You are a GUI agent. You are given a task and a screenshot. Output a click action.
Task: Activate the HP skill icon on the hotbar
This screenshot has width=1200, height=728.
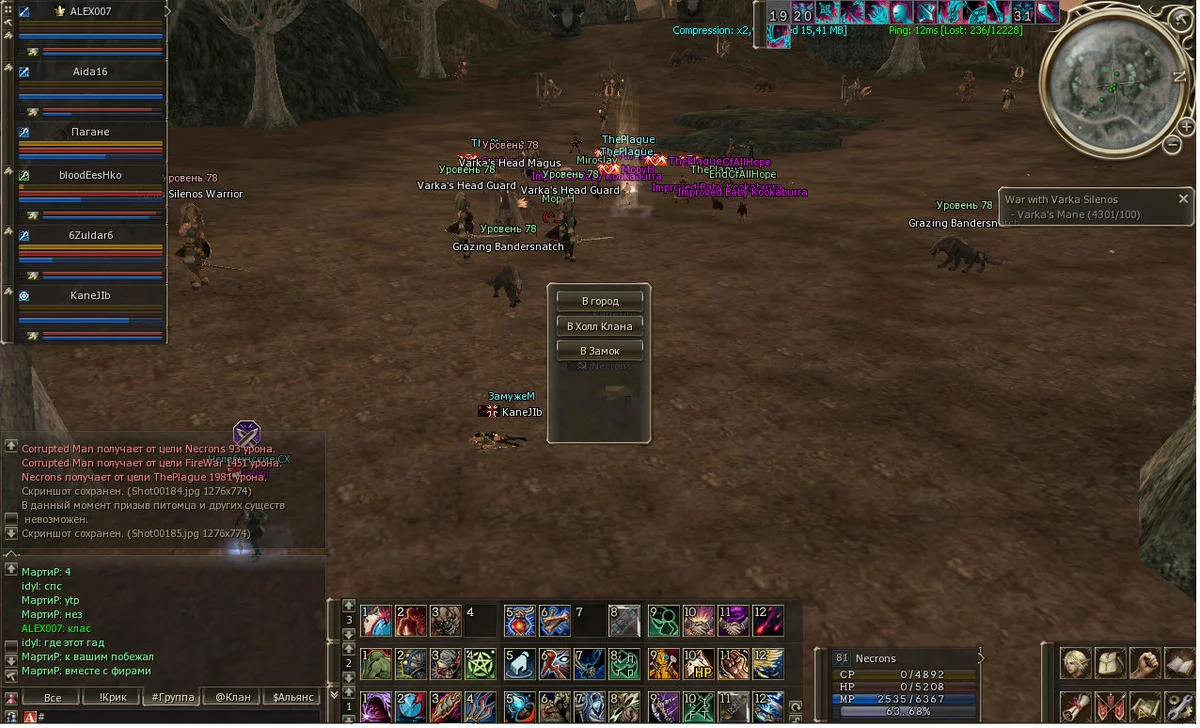point(699,663)
